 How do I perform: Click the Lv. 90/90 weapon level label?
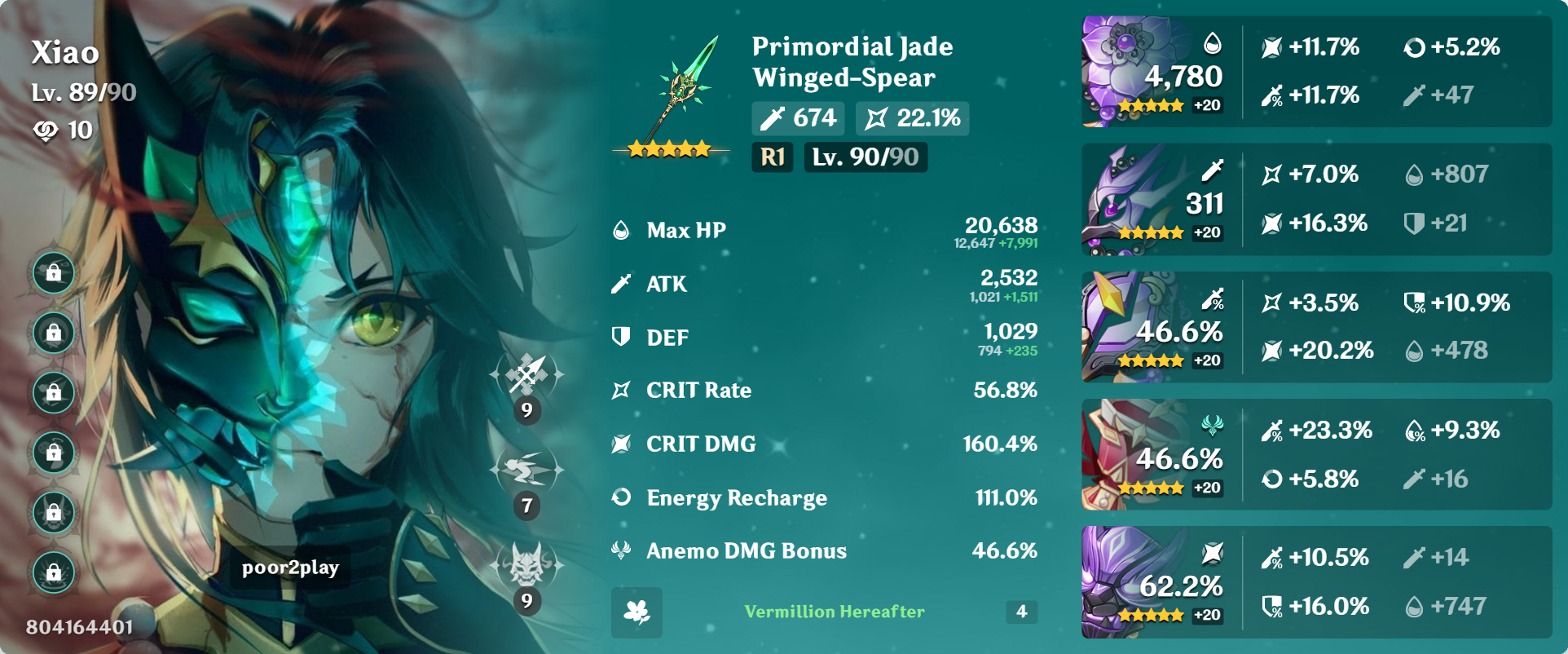pyautogui.click(x=865, y=158)
